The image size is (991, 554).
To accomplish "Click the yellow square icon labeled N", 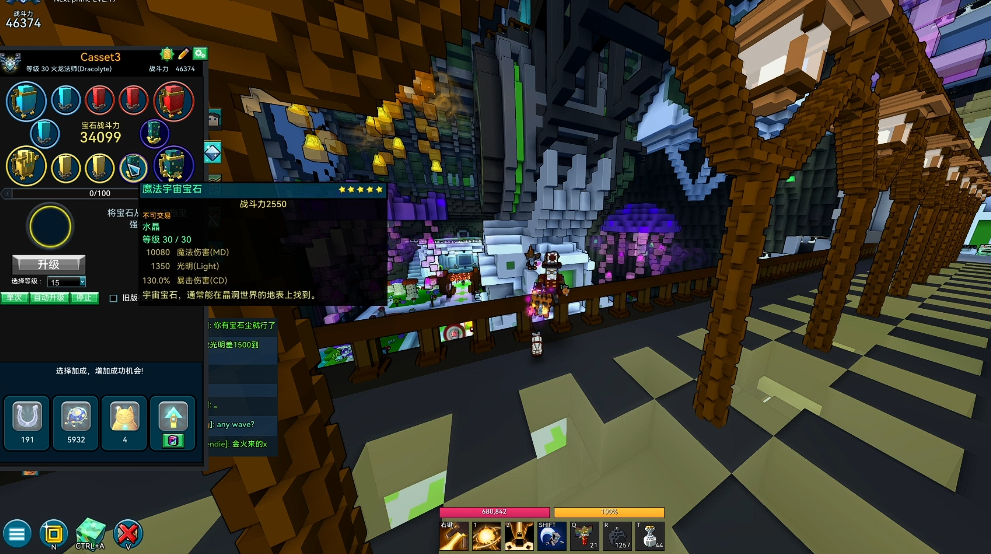I will [x=54, y=532].
